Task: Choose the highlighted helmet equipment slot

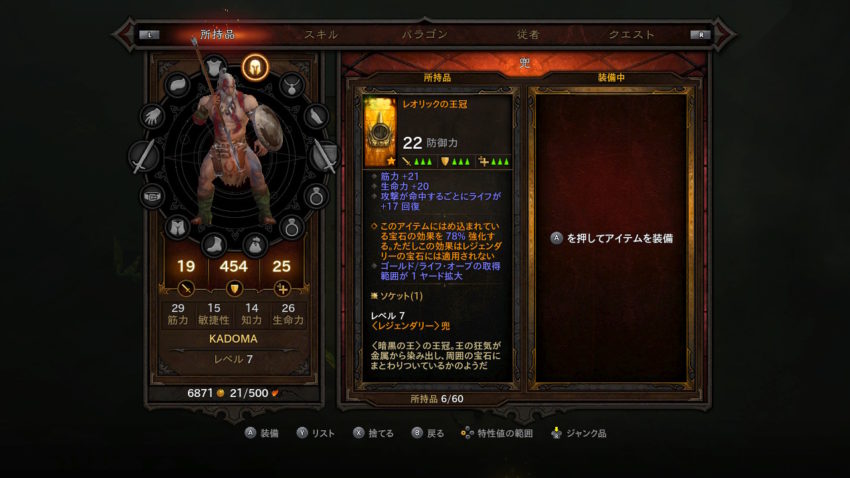Action: tap(255, 67)
